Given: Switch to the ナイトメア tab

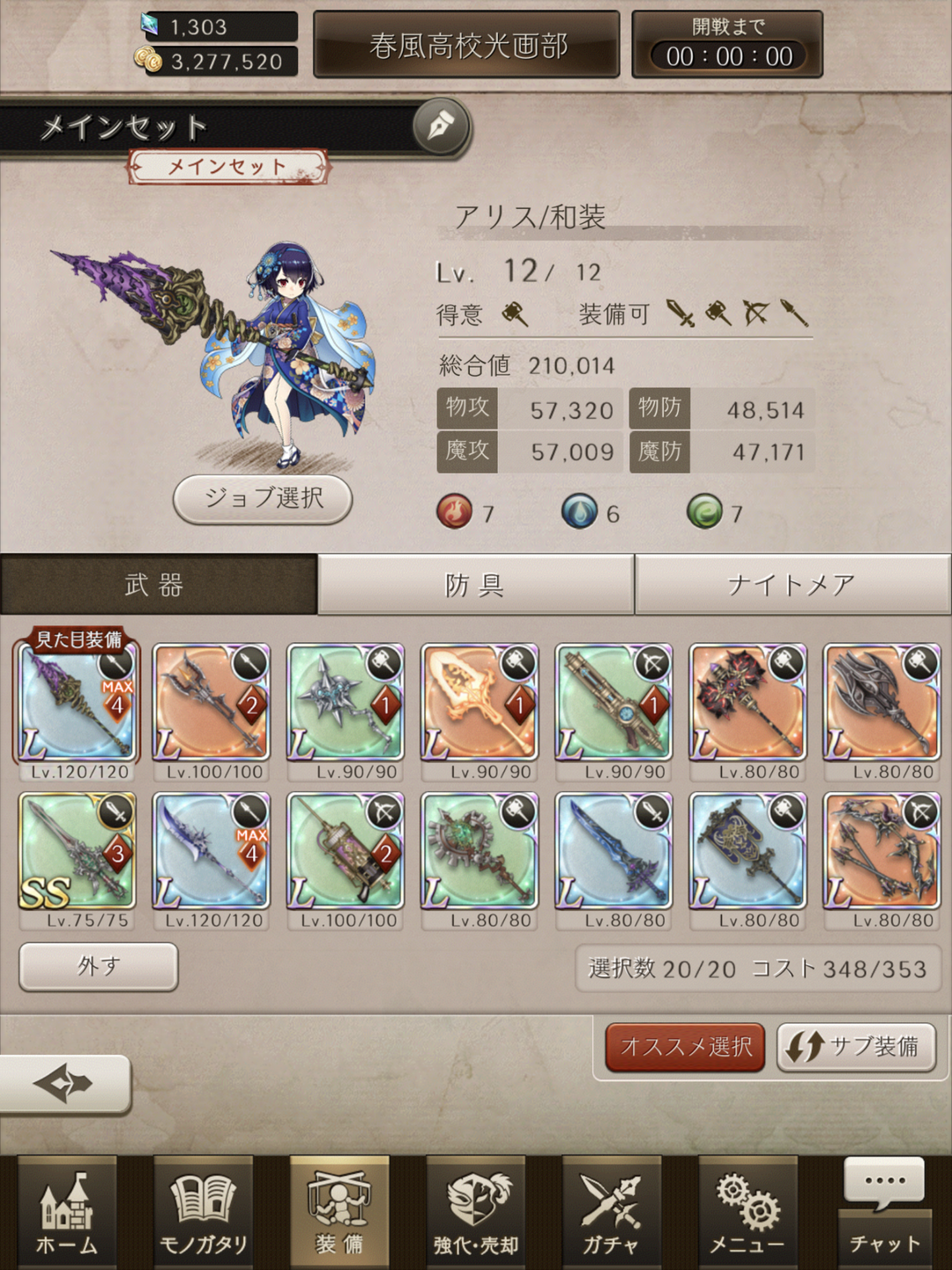Looking at the screenshot, I should pyautogui.click(x=792, y=584).
